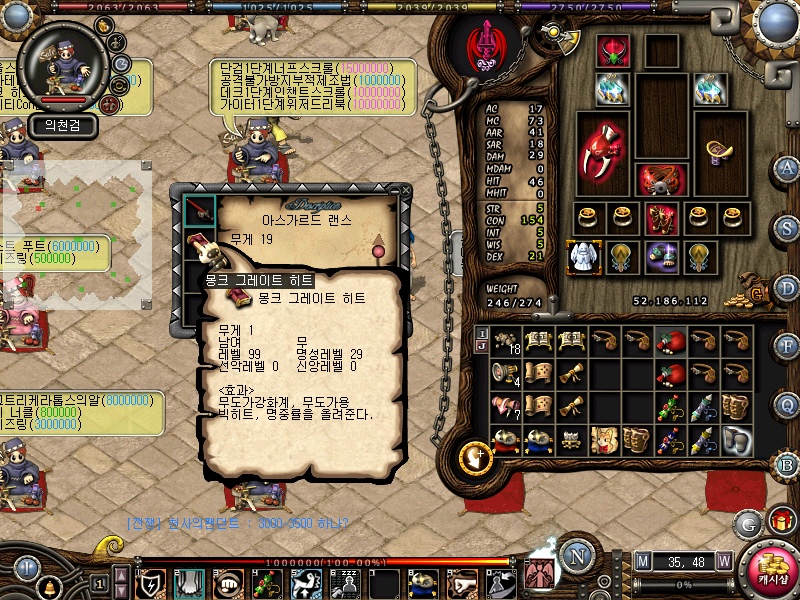Select the white angel statue equipment slot
Screen dimensions: 800x600
[582, 257]
